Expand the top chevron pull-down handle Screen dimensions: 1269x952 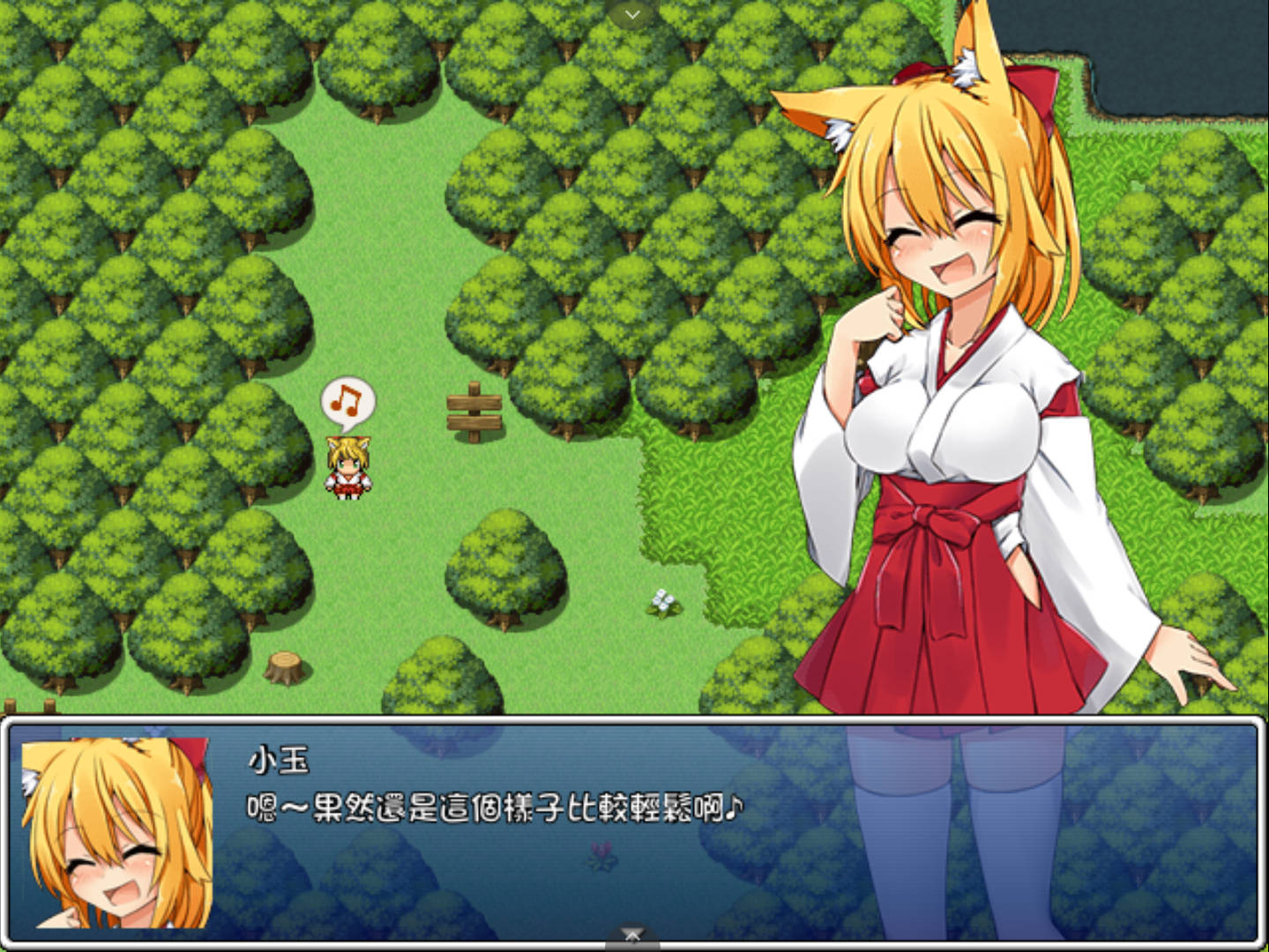pyautogui.click(x=632, y=13)
